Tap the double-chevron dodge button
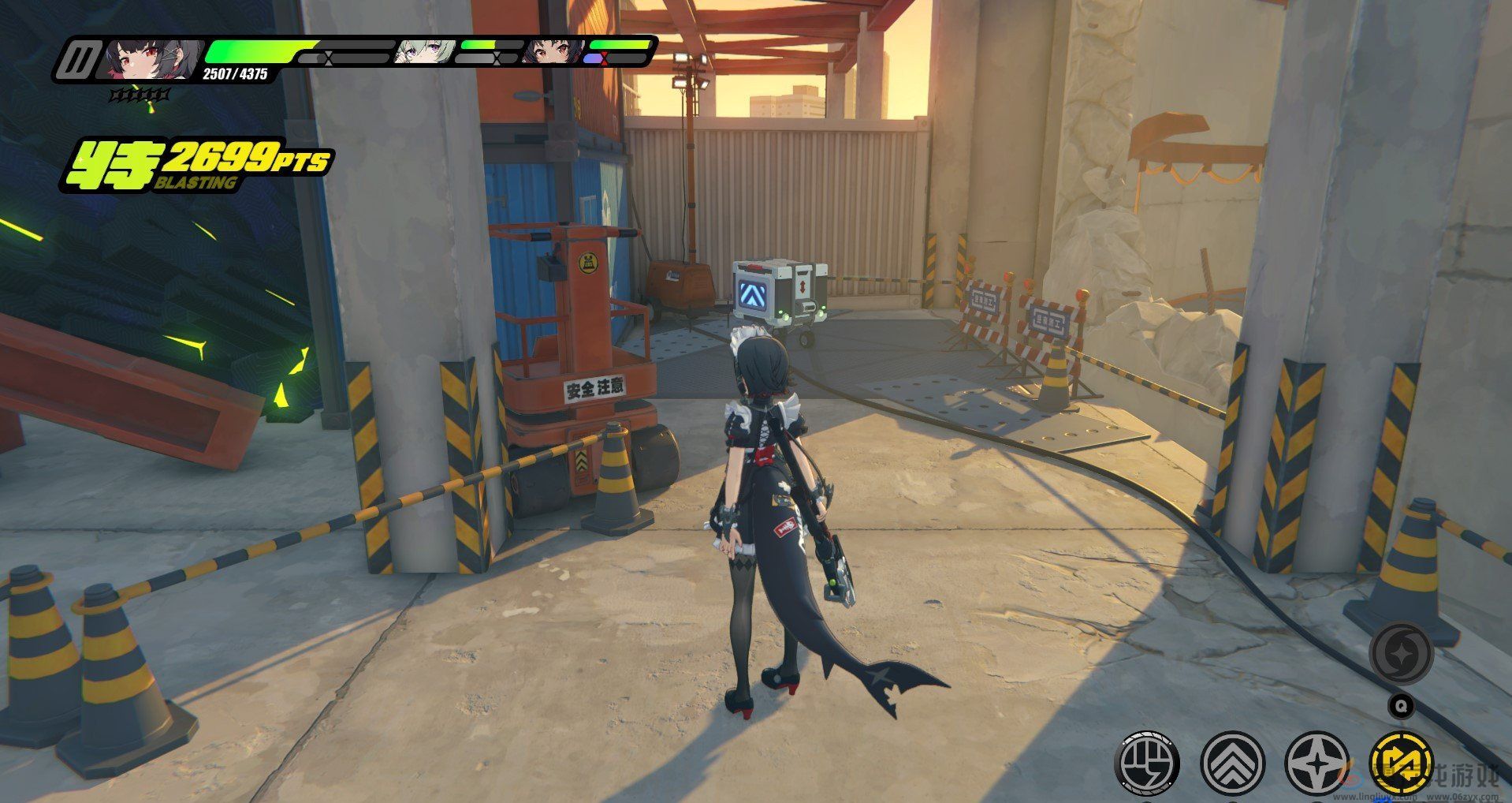This screenshot has width=1512, height=803. (x=1232, y=764)
